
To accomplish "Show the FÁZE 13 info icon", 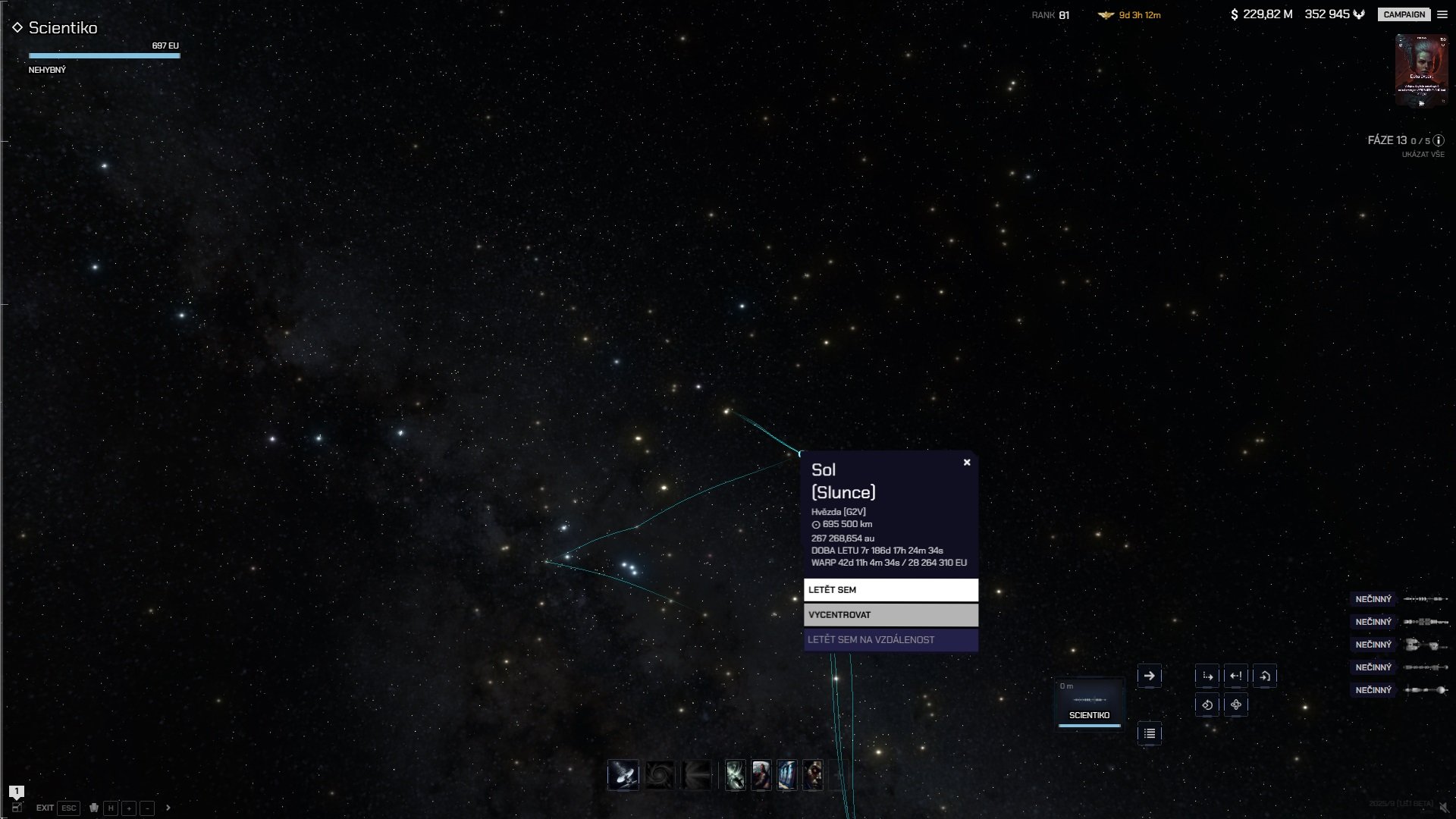I will [x=1439, y=140].
